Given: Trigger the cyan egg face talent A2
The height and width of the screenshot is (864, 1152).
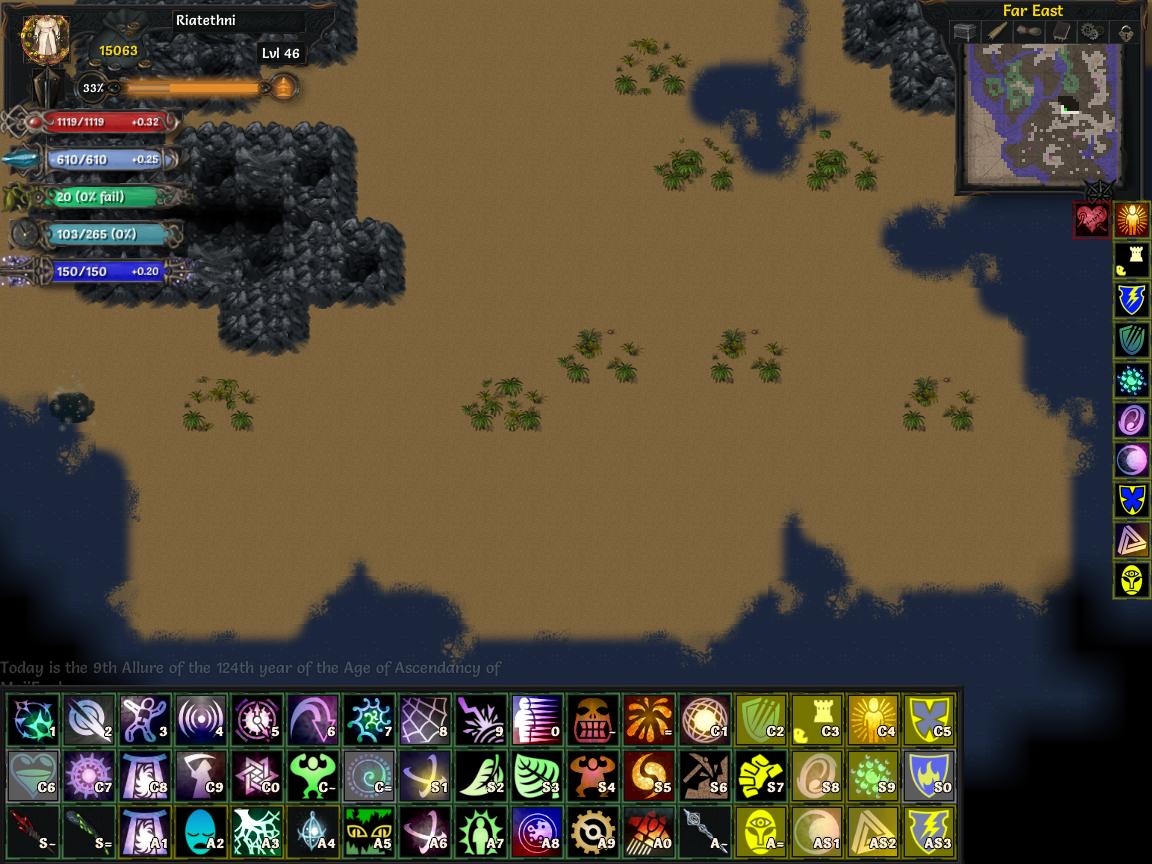Looking at the screenshot, I should 201,831.
